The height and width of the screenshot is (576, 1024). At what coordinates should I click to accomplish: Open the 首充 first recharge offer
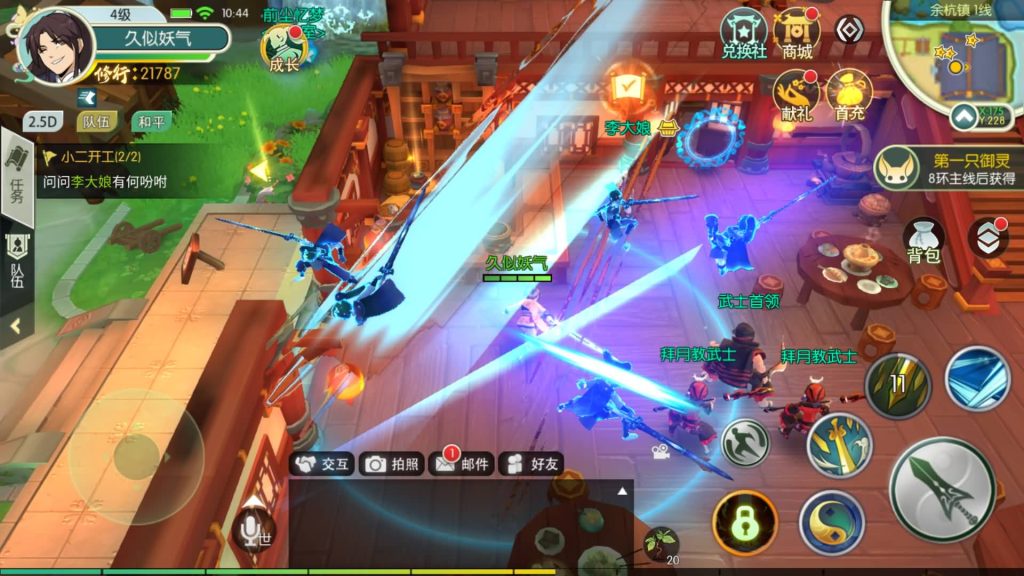tap(849, 94)
